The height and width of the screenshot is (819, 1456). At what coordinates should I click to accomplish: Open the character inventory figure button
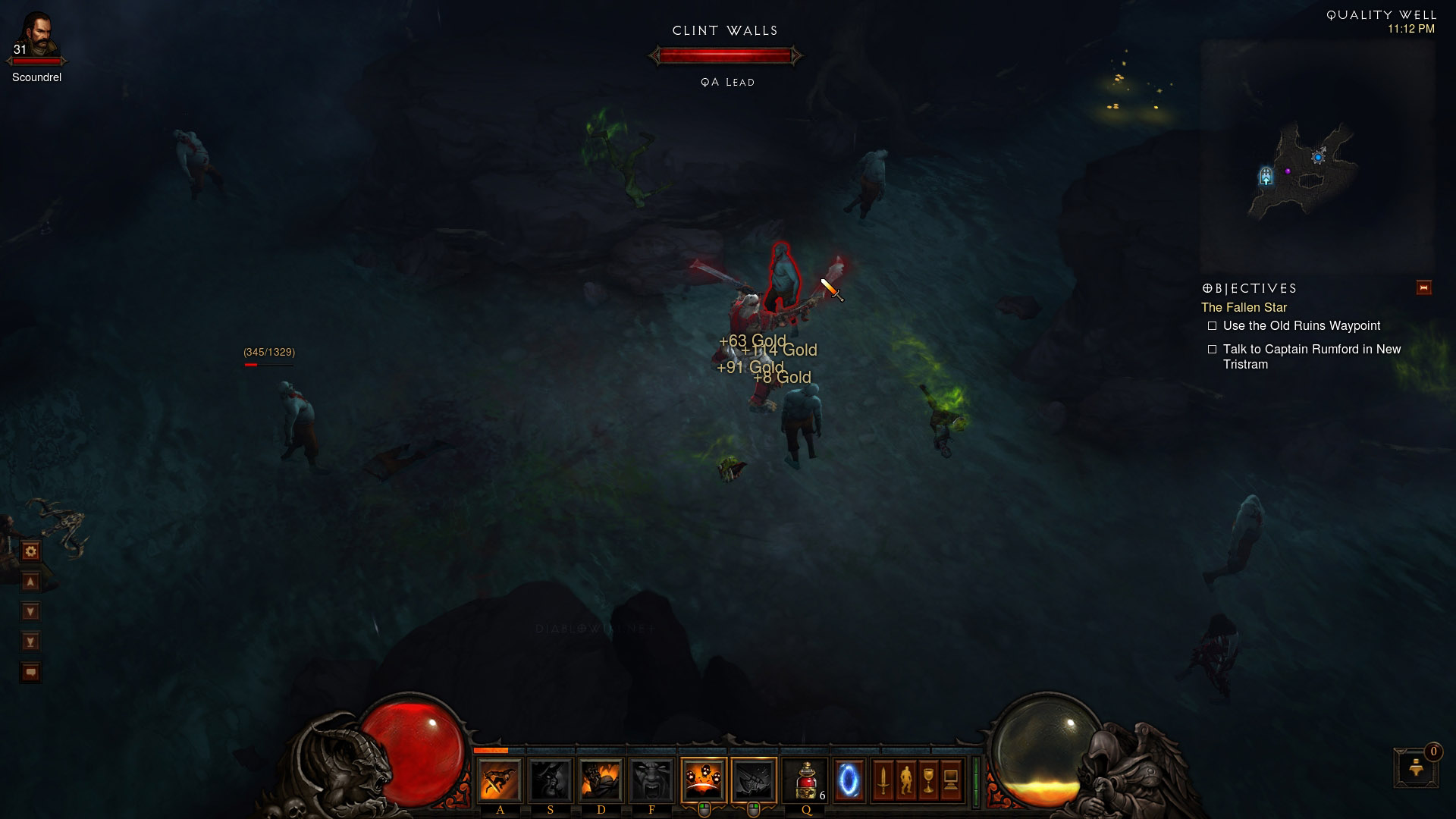tap(905, 780)
